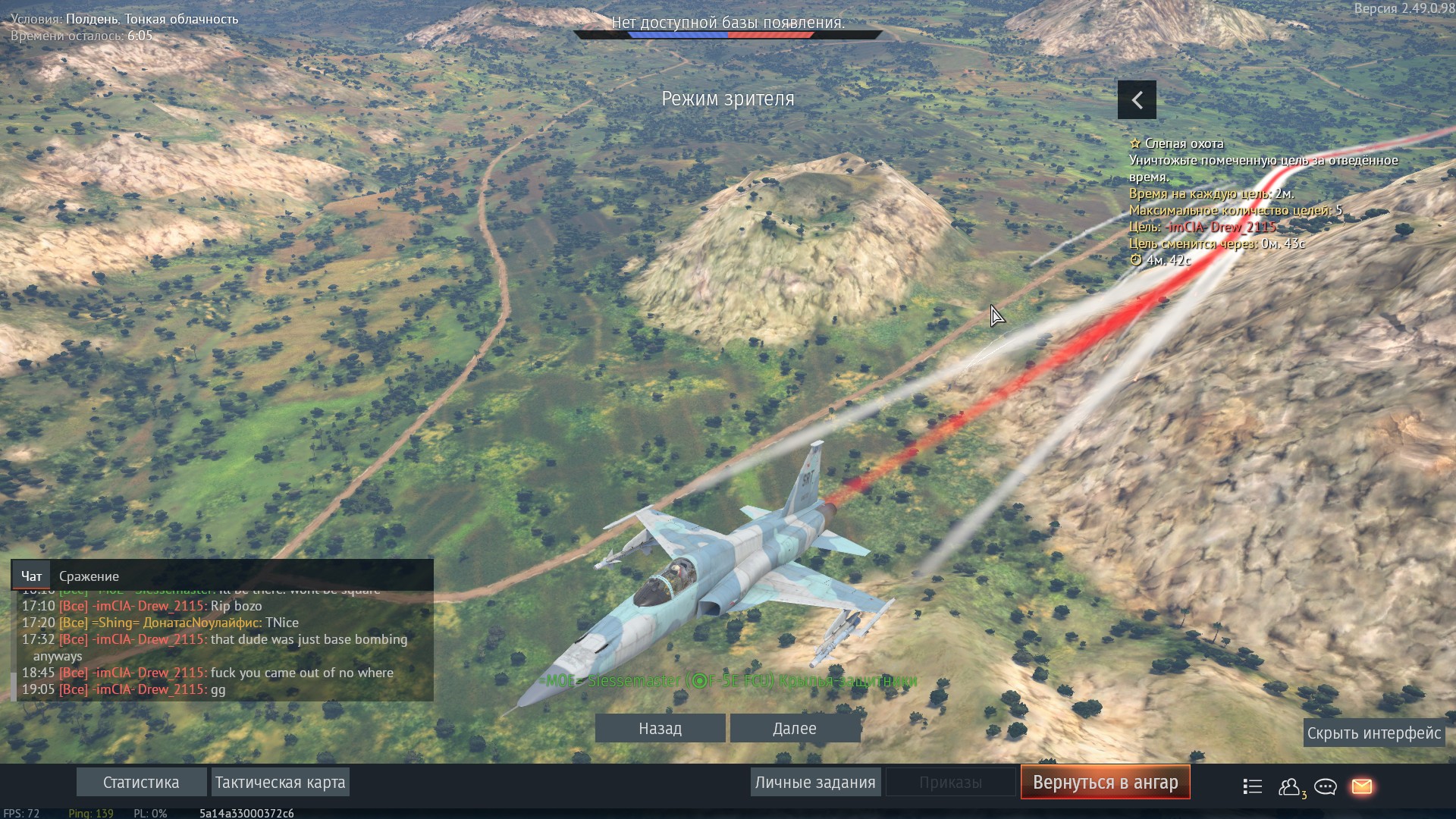This screenshot has width=1456, height=819.
Task: Switch to previous player with Назад
Action: tap(660, 729)
